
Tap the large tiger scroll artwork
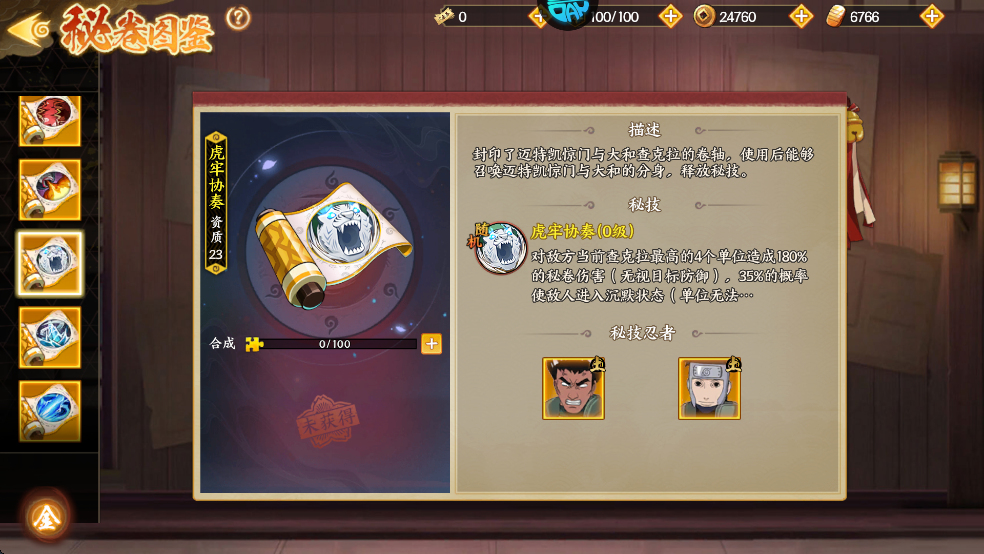(x=328, y=247)
